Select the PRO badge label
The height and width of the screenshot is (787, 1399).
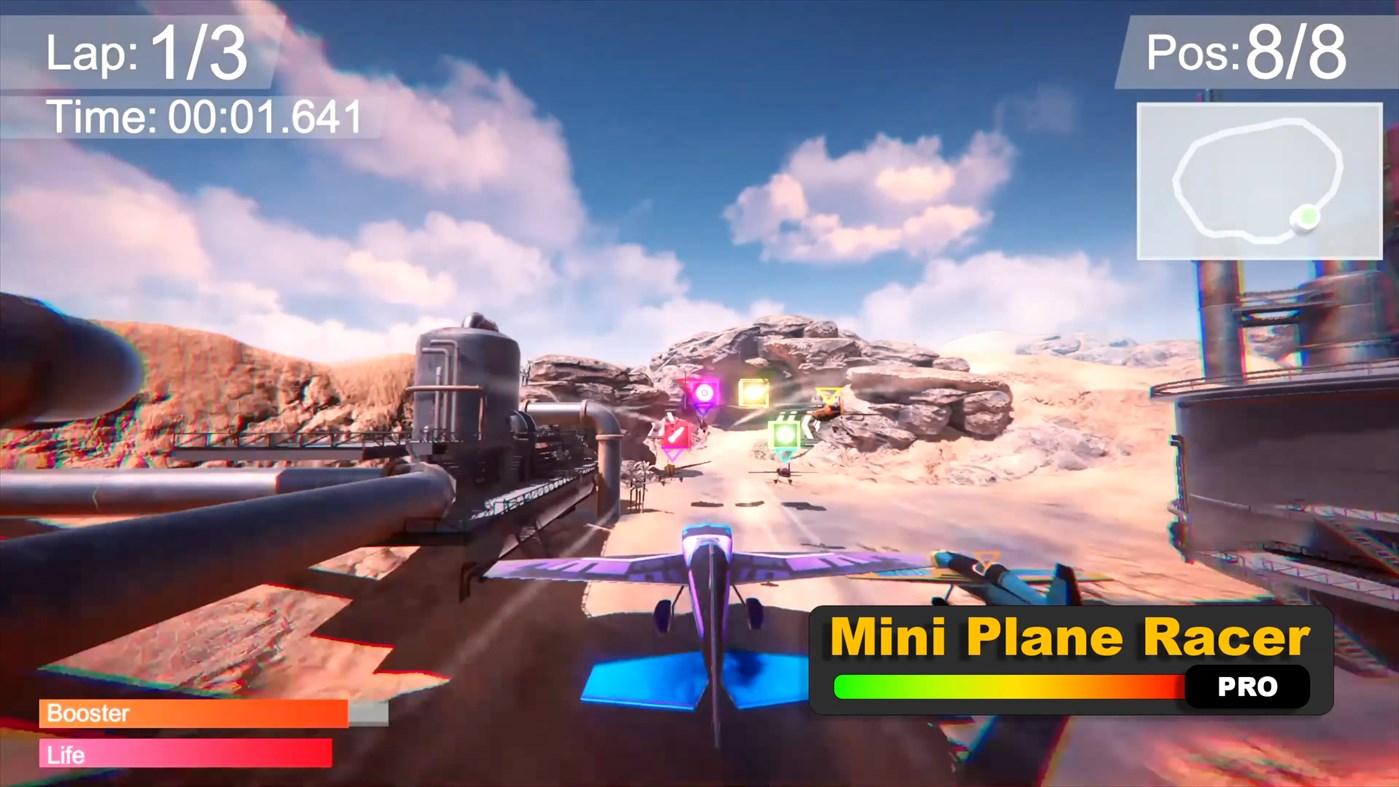(x=1247, y=687)
